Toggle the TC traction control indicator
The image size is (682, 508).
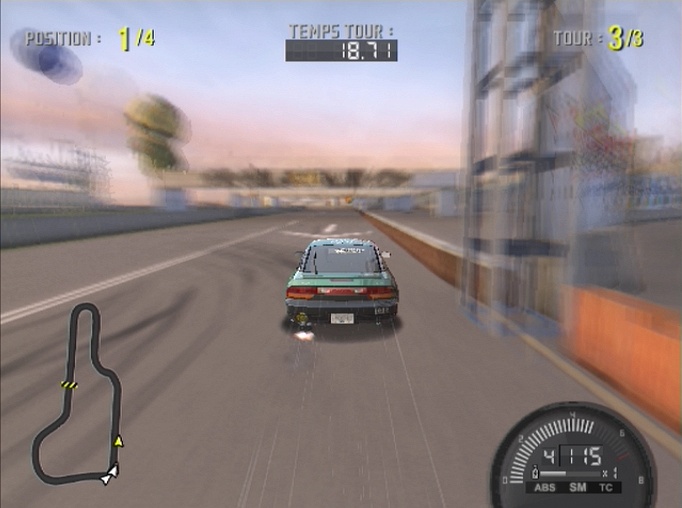coord(605,488)
